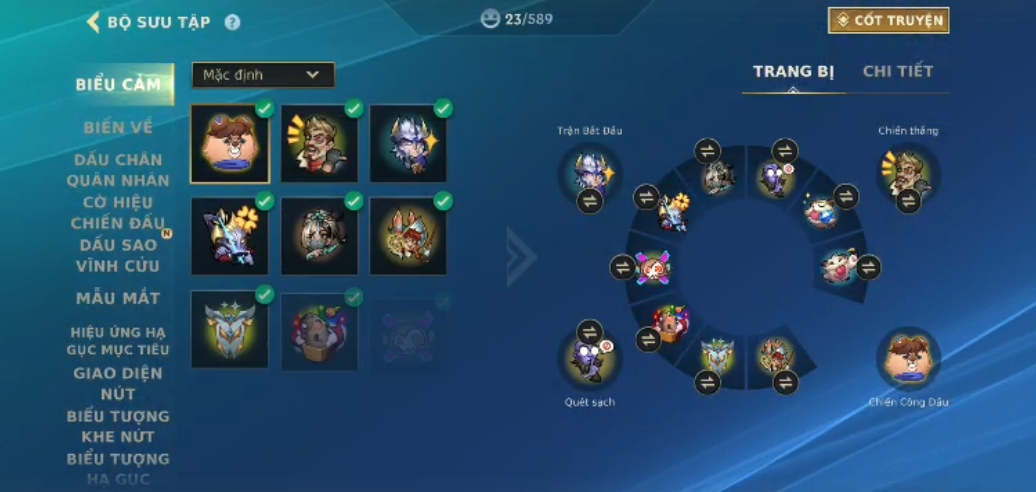Open the Mặc định dropdown

(263, 75)
